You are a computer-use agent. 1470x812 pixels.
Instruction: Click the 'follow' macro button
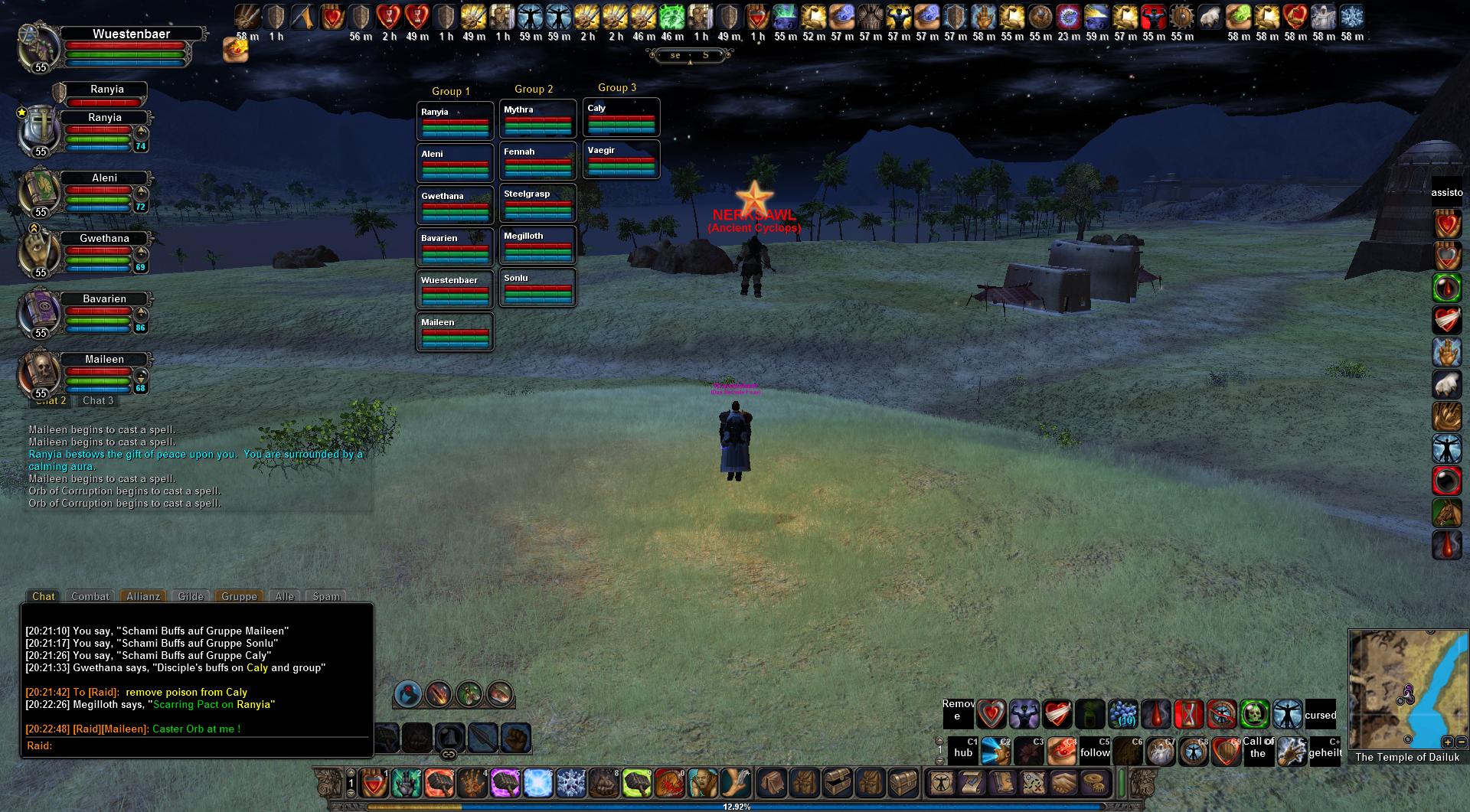coord(1095,752)
